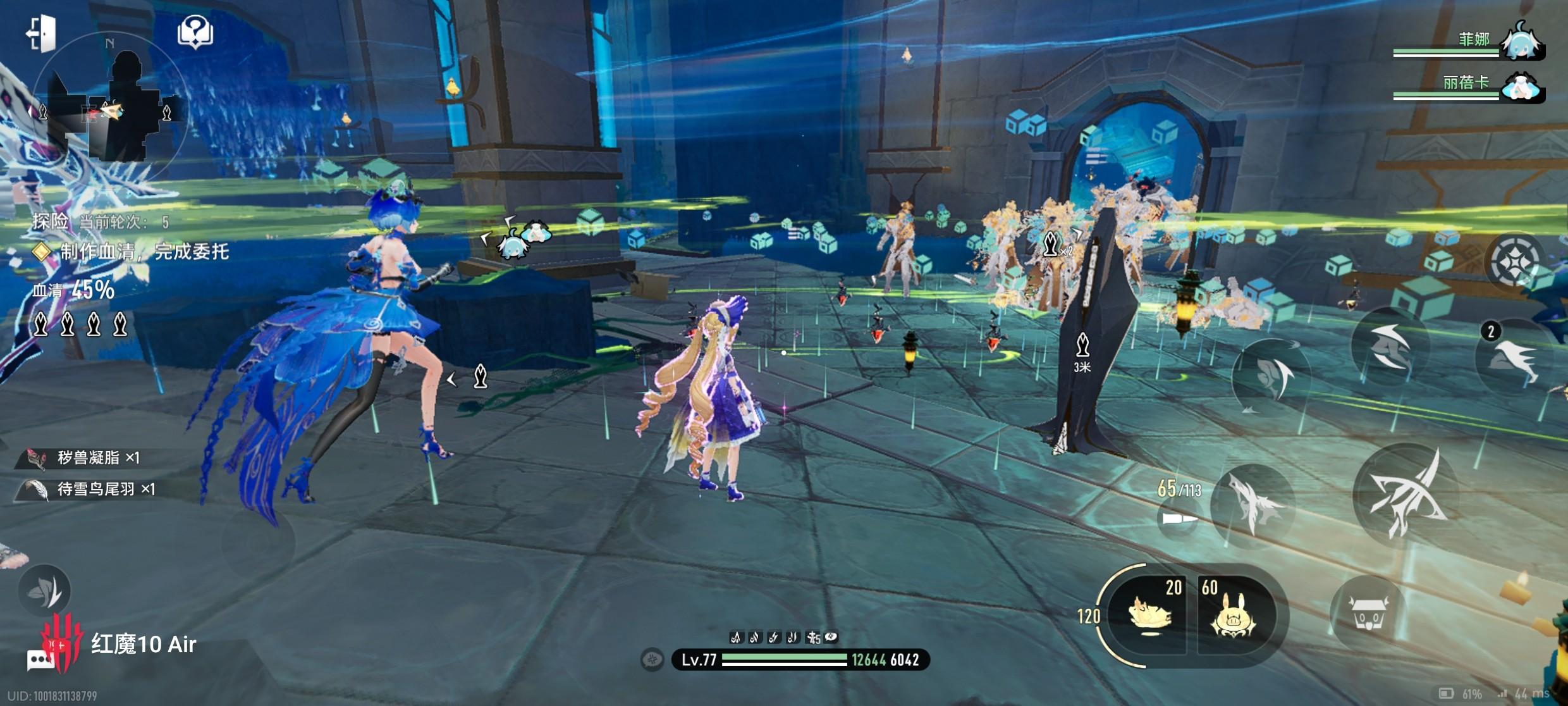Trigger the circular-arrow dodge button
Screen dimensions: 1568x706
(1271, 378)
